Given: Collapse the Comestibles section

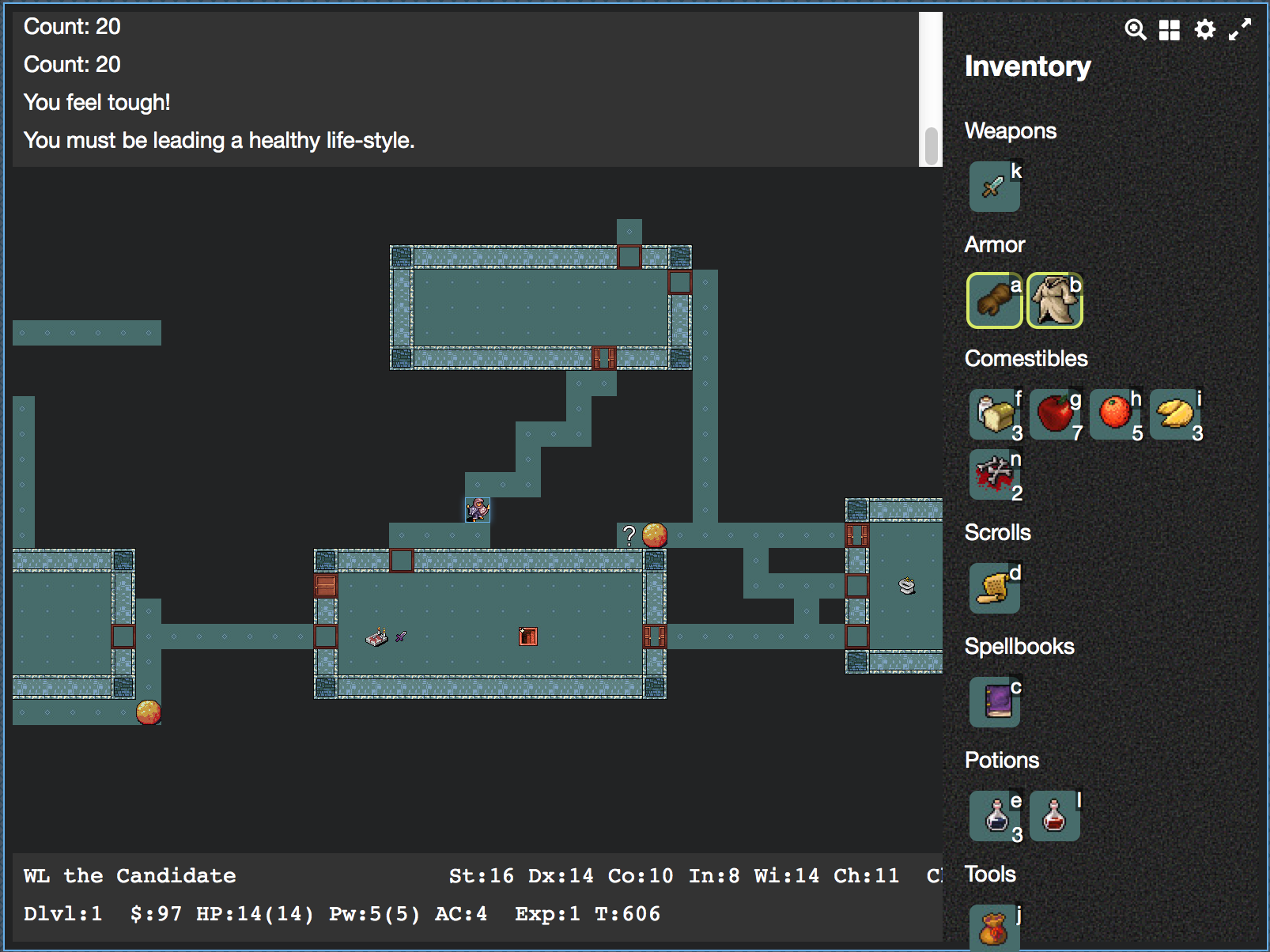Looking at the screenshot, I should 1025,358.
